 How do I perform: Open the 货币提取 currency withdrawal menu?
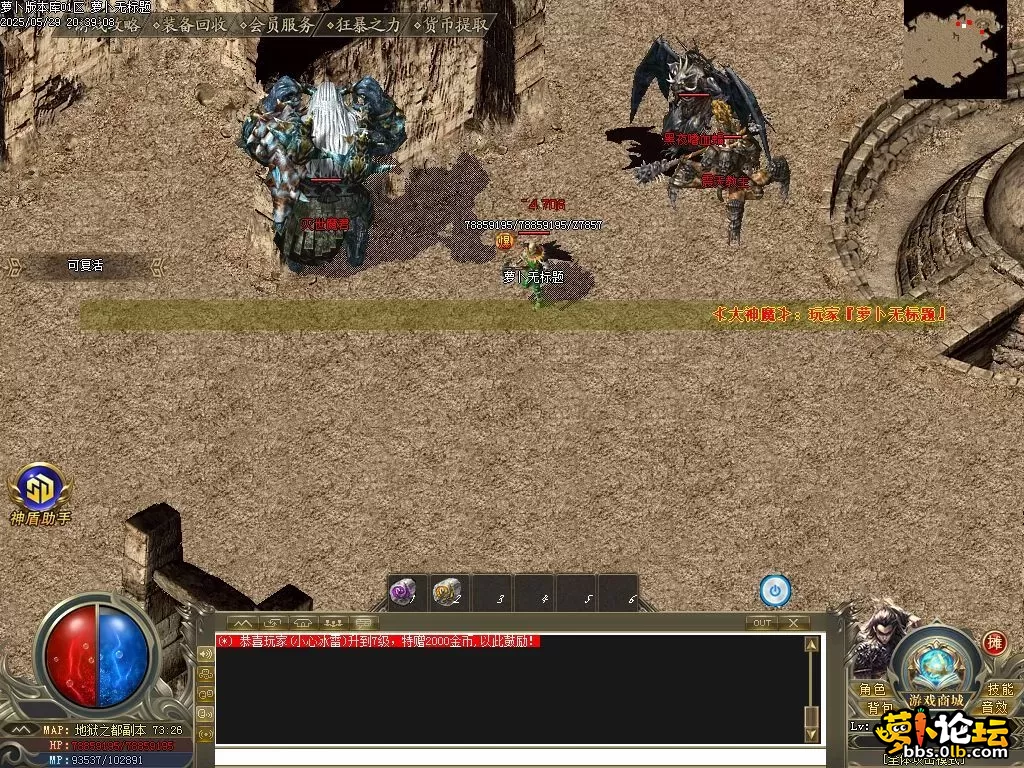(455, 25)
